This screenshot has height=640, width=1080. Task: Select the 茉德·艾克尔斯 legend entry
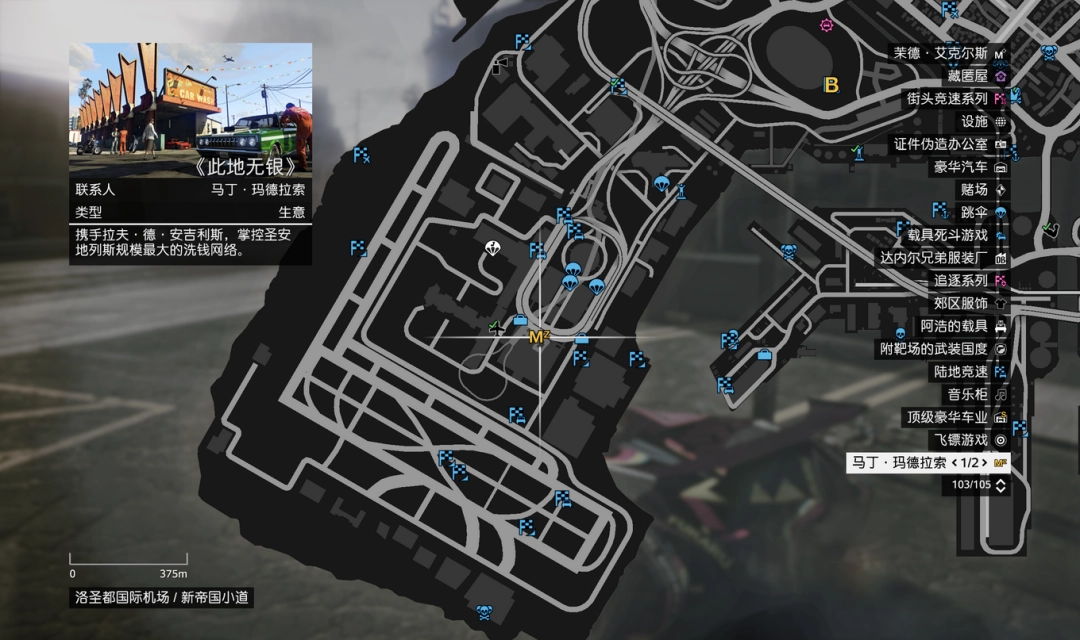pyautogui.click(x=950, y=53)
